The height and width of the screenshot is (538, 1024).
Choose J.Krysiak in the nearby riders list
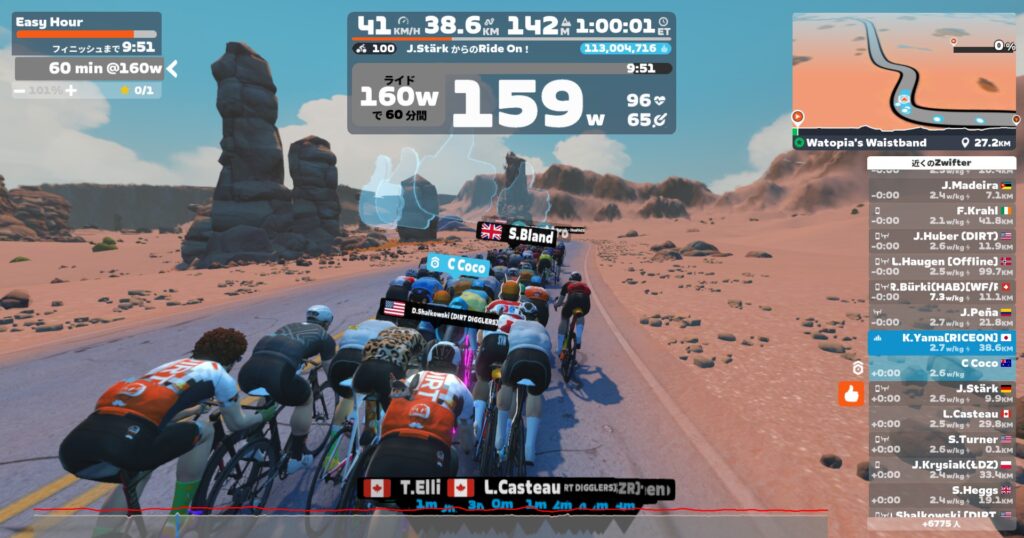click(942, 470)
